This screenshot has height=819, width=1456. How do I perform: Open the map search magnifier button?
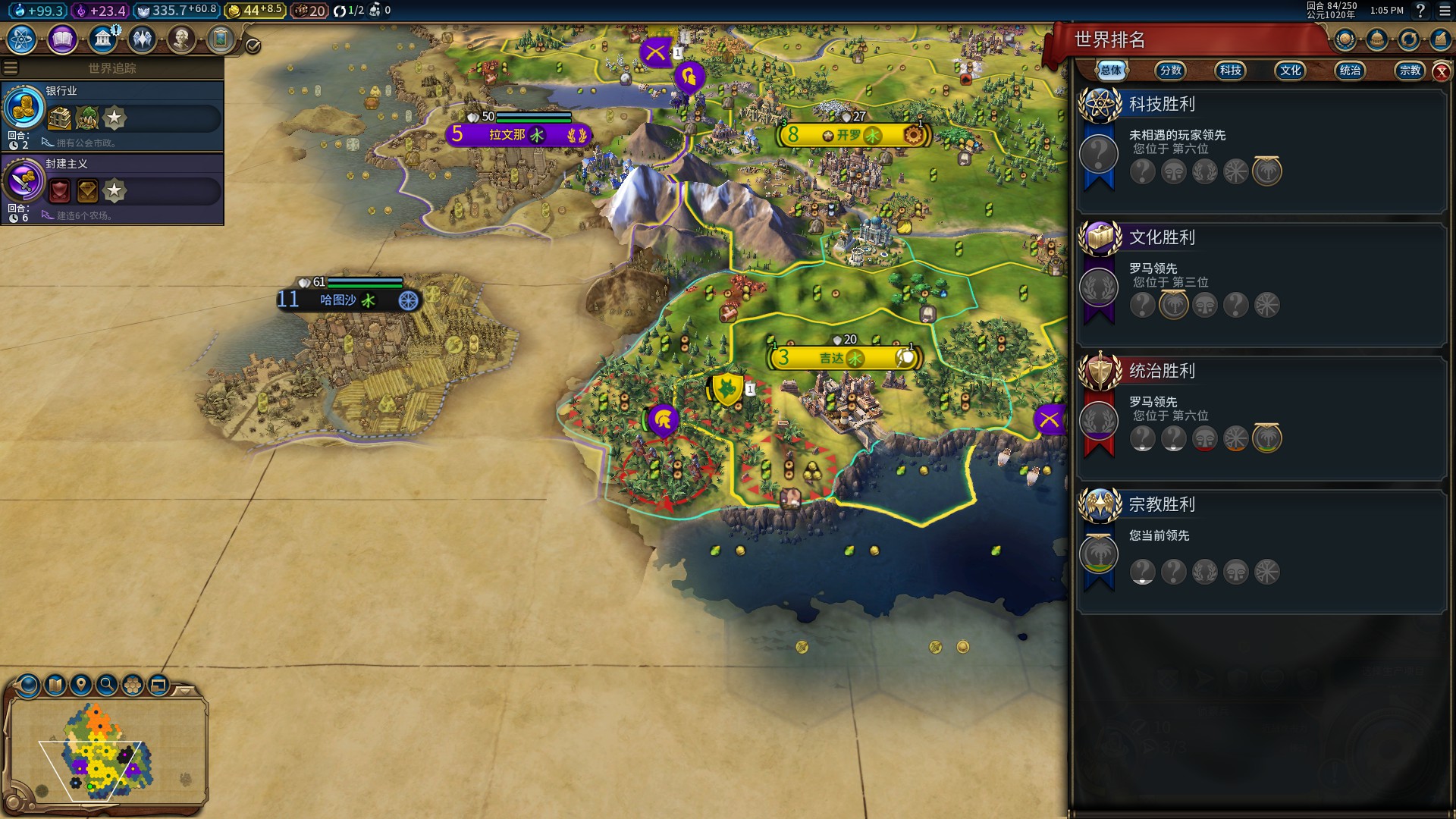107,685
